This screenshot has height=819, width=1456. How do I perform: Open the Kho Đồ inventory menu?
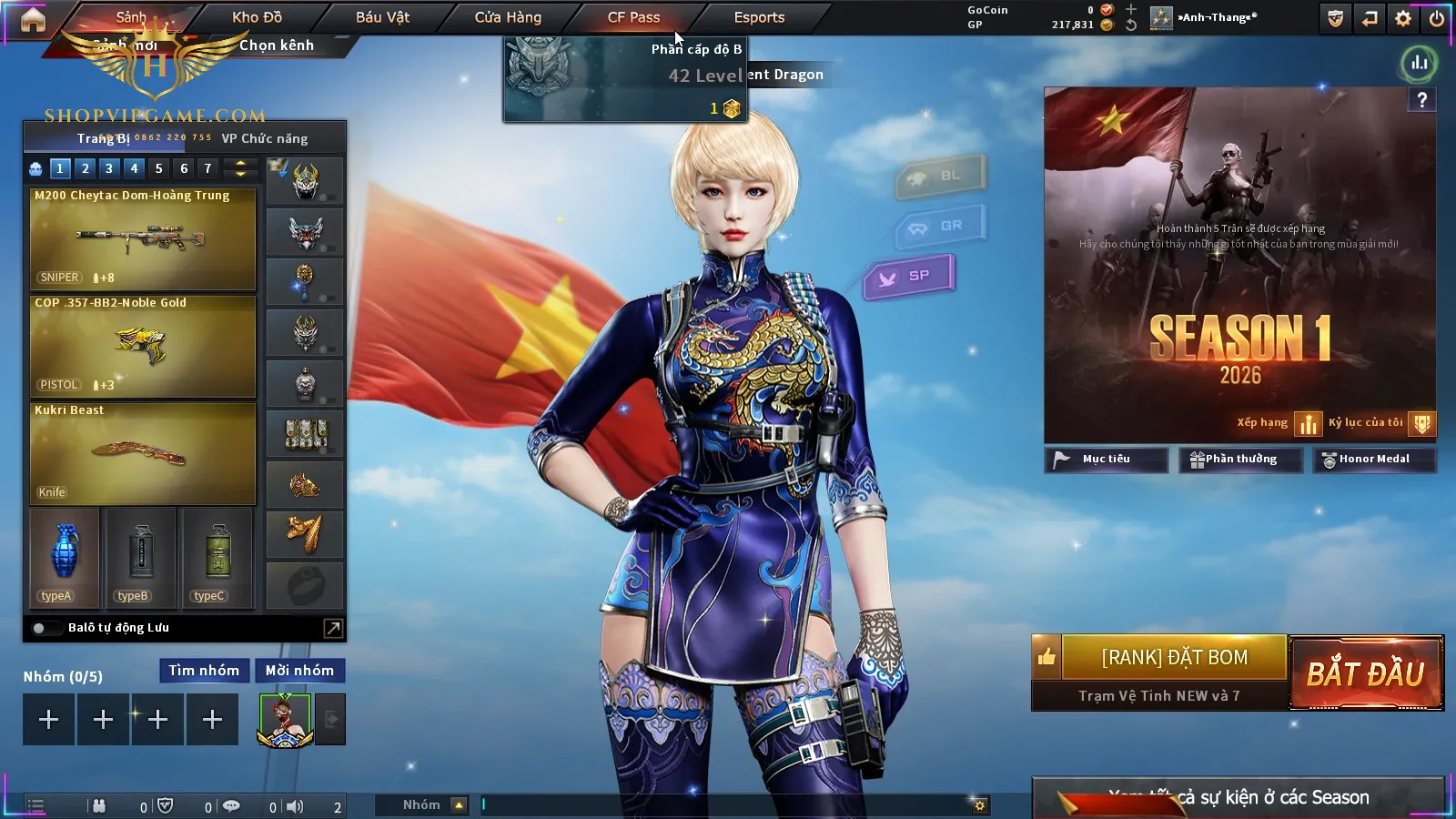tap(257, 17)
